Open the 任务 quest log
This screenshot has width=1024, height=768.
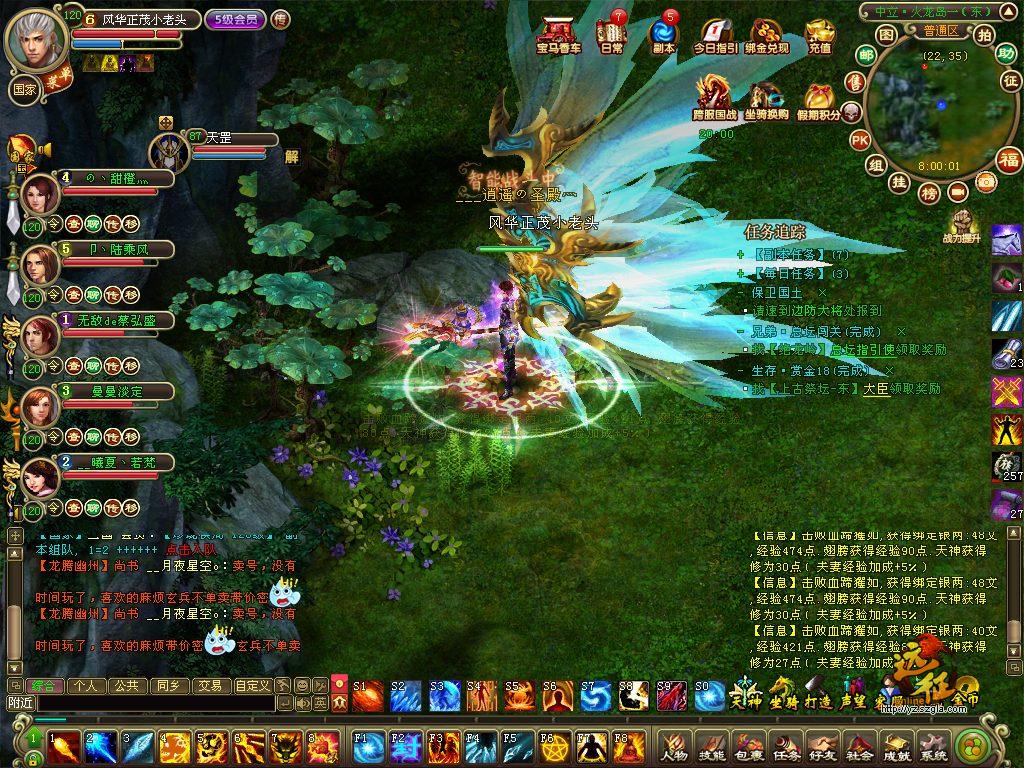tap(785, 746)
